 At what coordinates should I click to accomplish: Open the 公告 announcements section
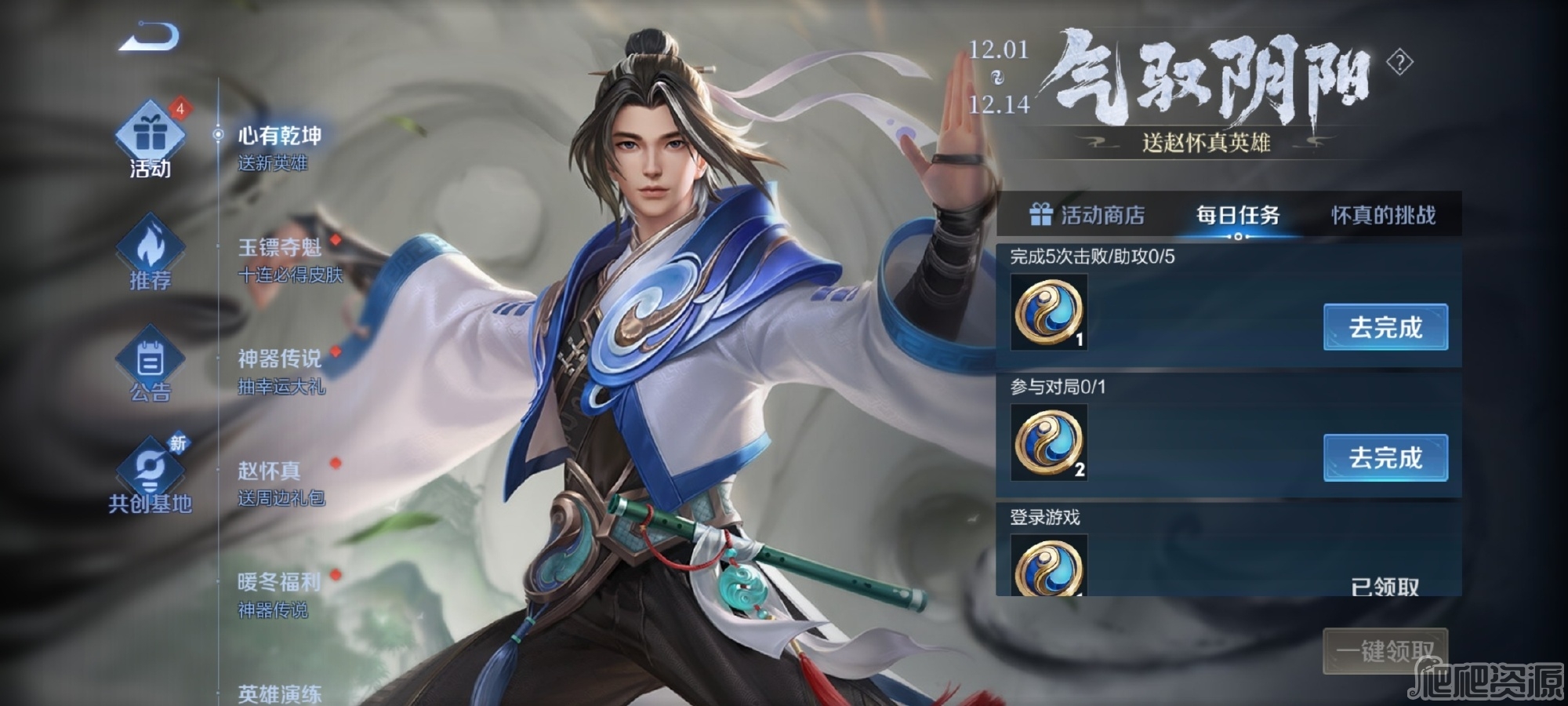click(150, 365)
